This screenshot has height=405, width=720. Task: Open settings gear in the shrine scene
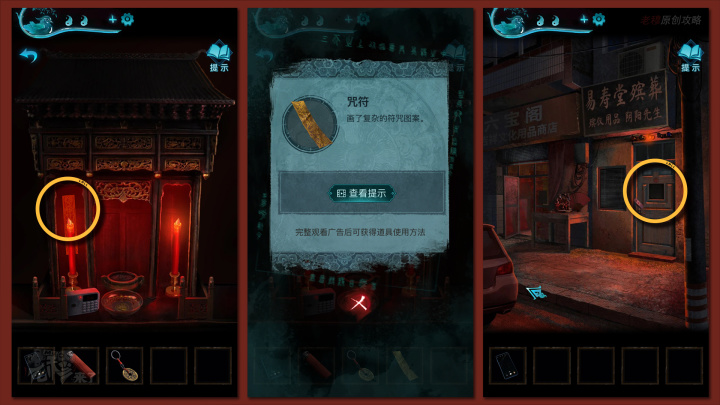click(x=127, y=19)
